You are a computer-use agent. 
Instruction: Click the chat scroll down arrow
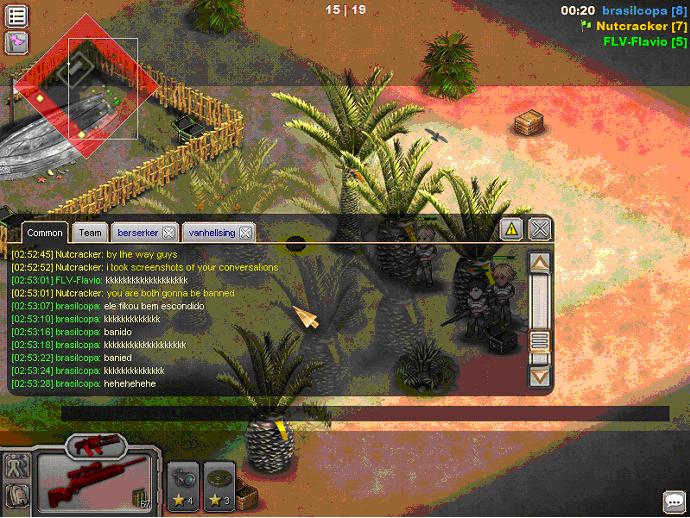[x=540, y=376]
